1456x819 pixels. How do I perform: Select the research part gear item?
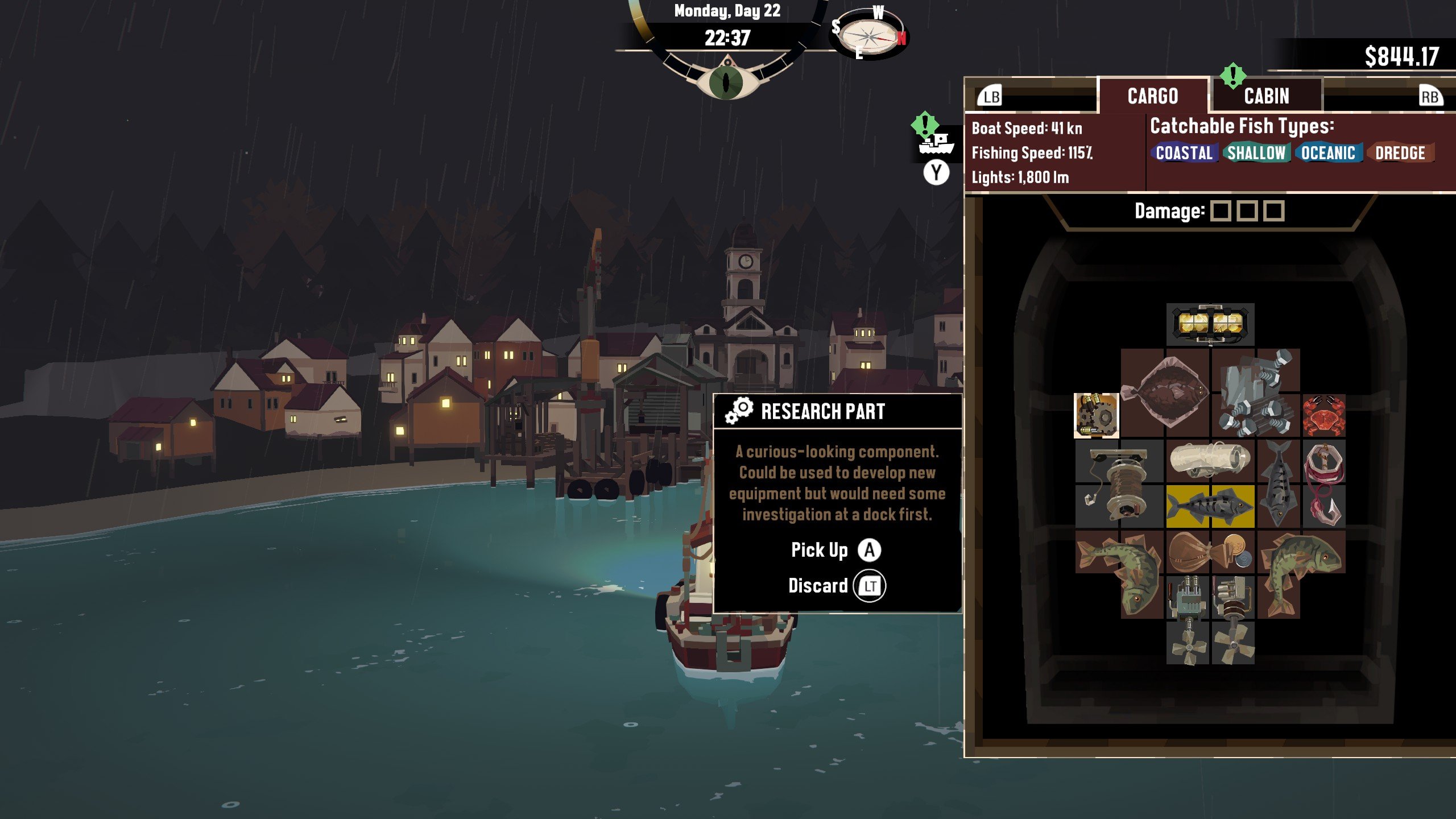point(1096,416)
